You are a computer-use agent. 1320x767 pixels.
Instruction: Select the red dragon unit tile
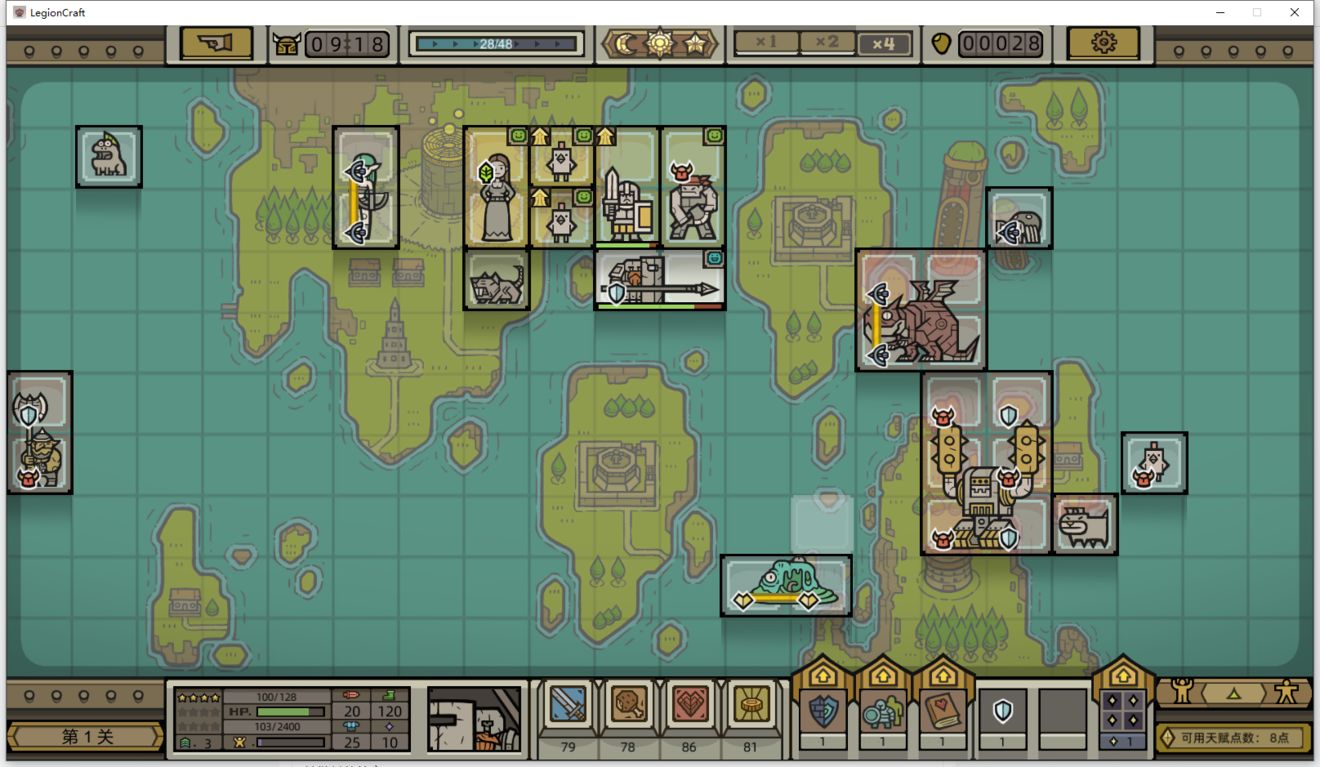point(921,310)
